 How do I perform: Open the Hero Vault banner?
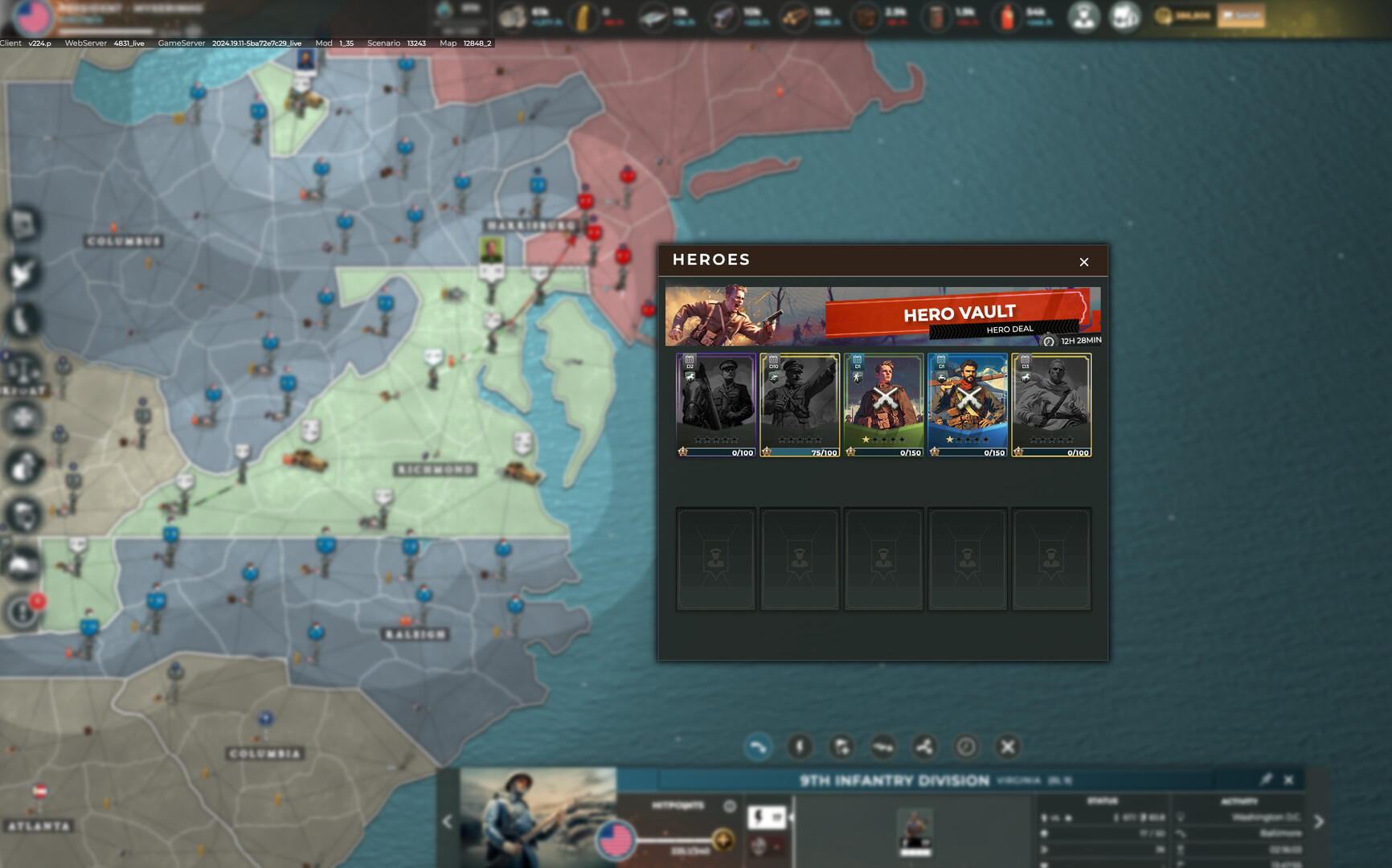(x=882, y=313)
